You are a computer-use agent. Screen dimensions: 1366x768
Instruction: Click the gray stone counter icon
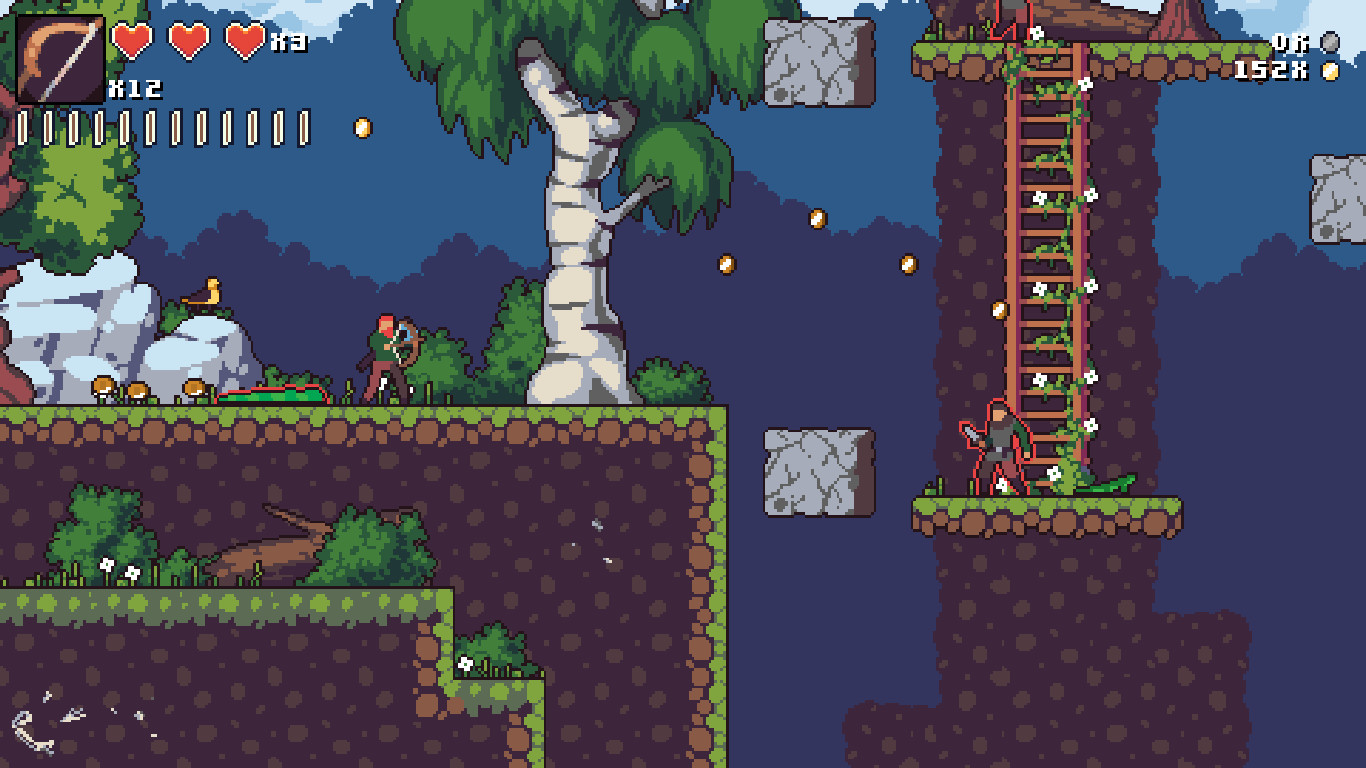(1329, 42)
